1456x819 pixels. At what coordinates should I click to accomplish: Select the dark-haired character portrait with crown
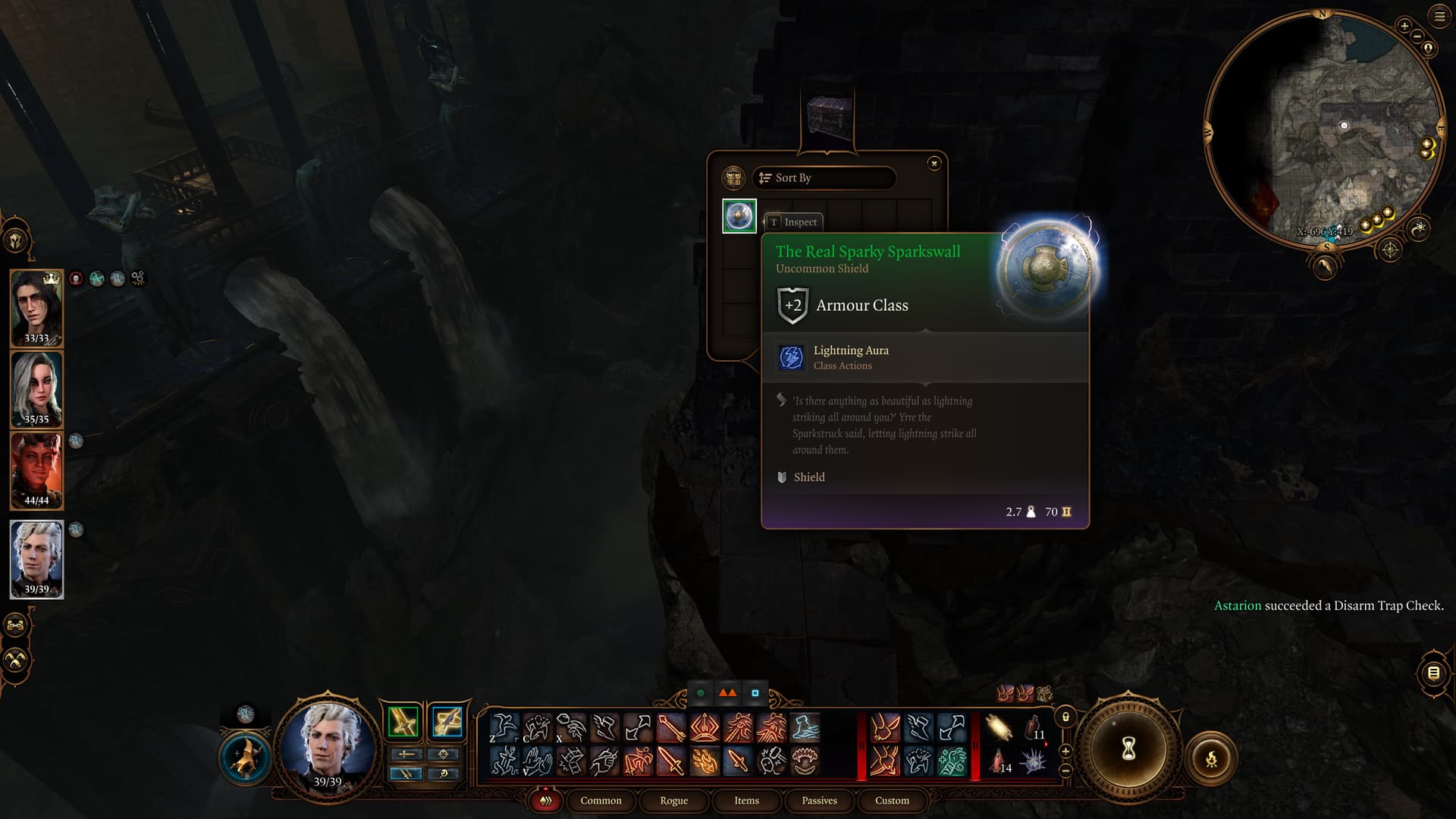(36, 307)
